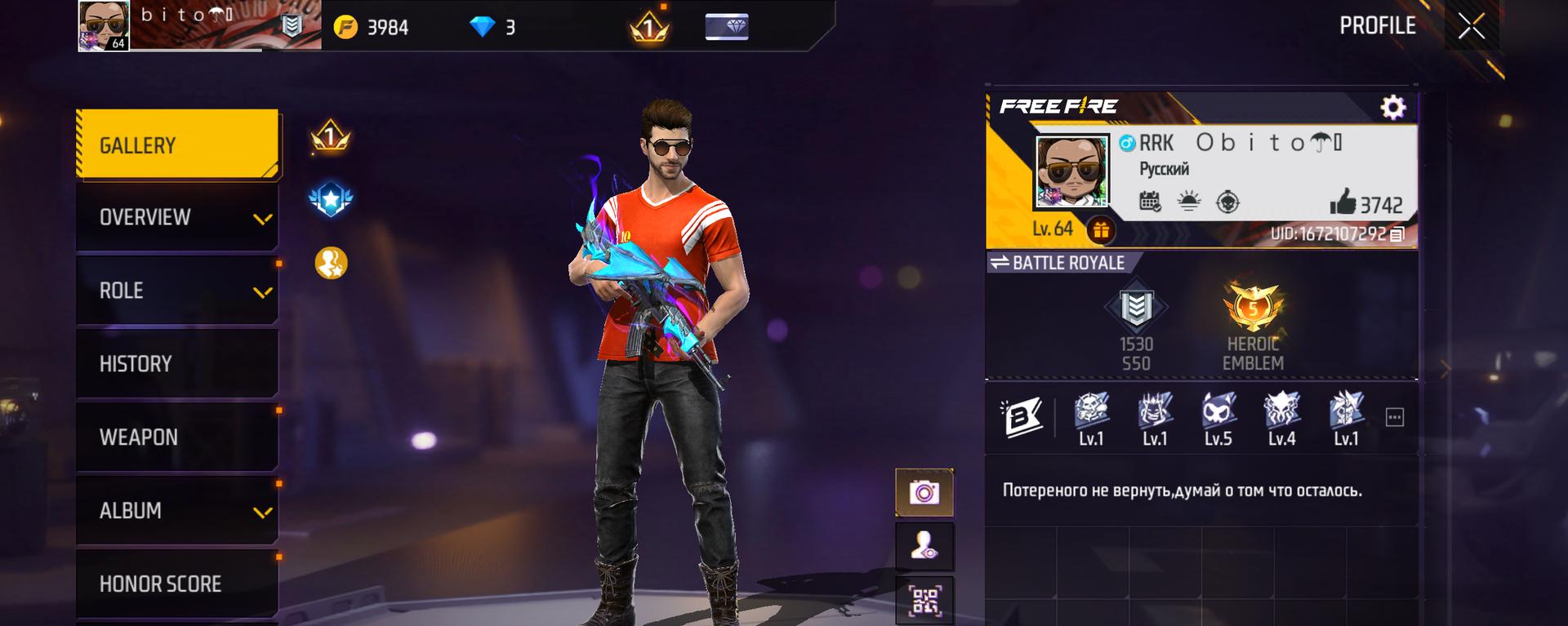Viewport: 1568px width, 626px height.
Task: Open the Weapon section
Action: (x=177, y=437)
